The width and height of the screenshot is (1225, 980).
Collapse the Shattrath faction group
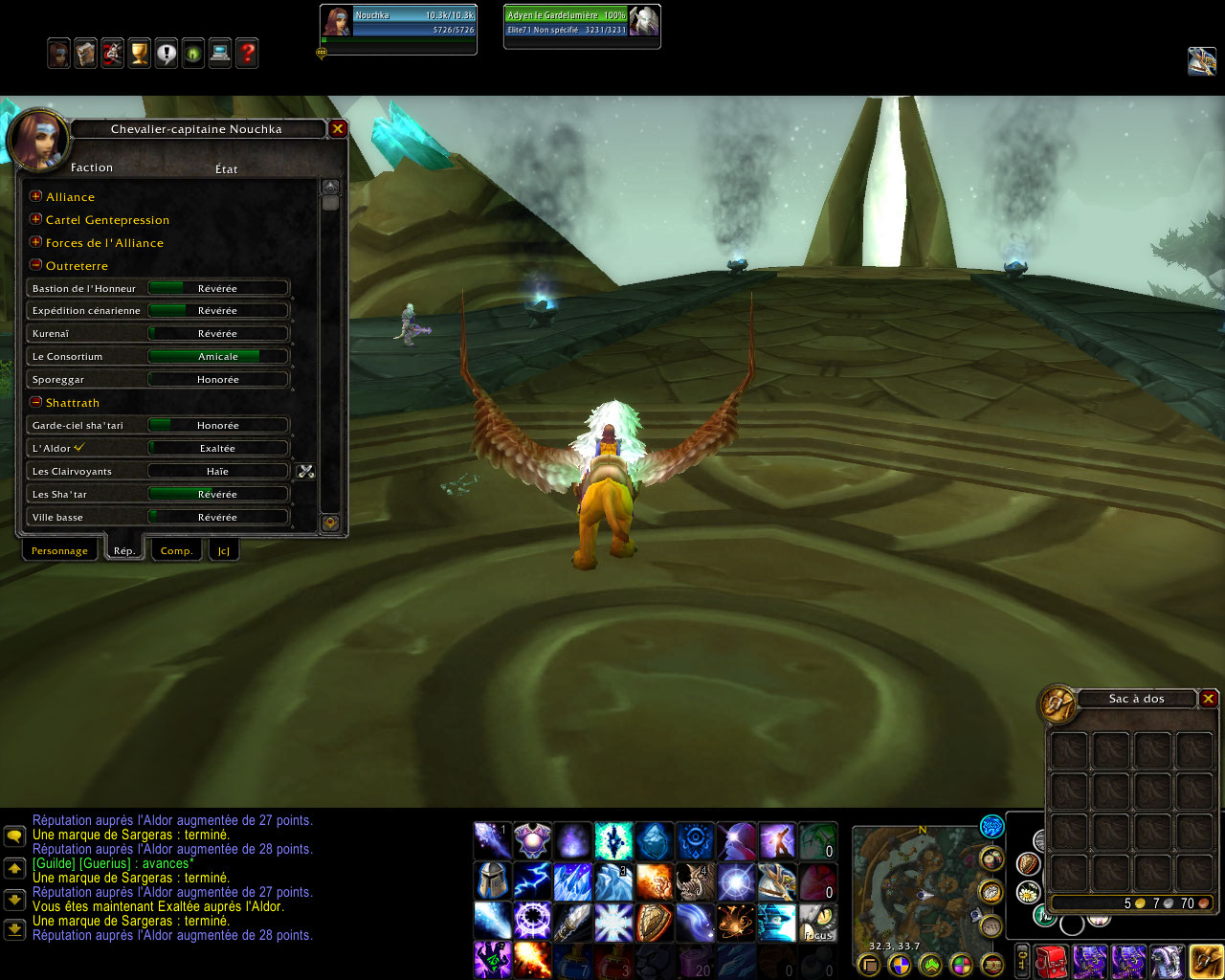click(36, 402)
